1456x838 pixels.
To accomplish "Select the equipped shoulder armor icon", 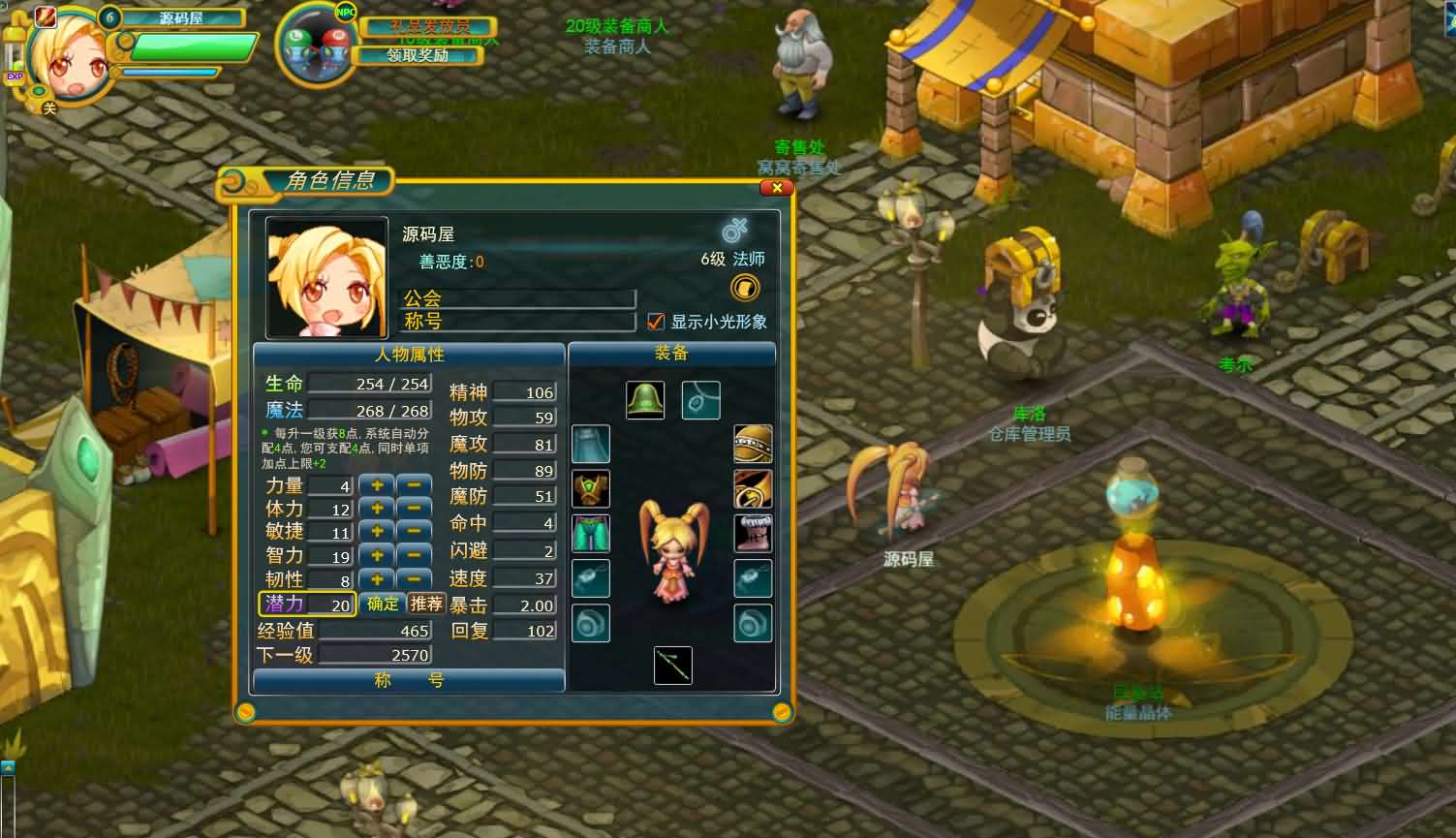I will click(590, 490).
